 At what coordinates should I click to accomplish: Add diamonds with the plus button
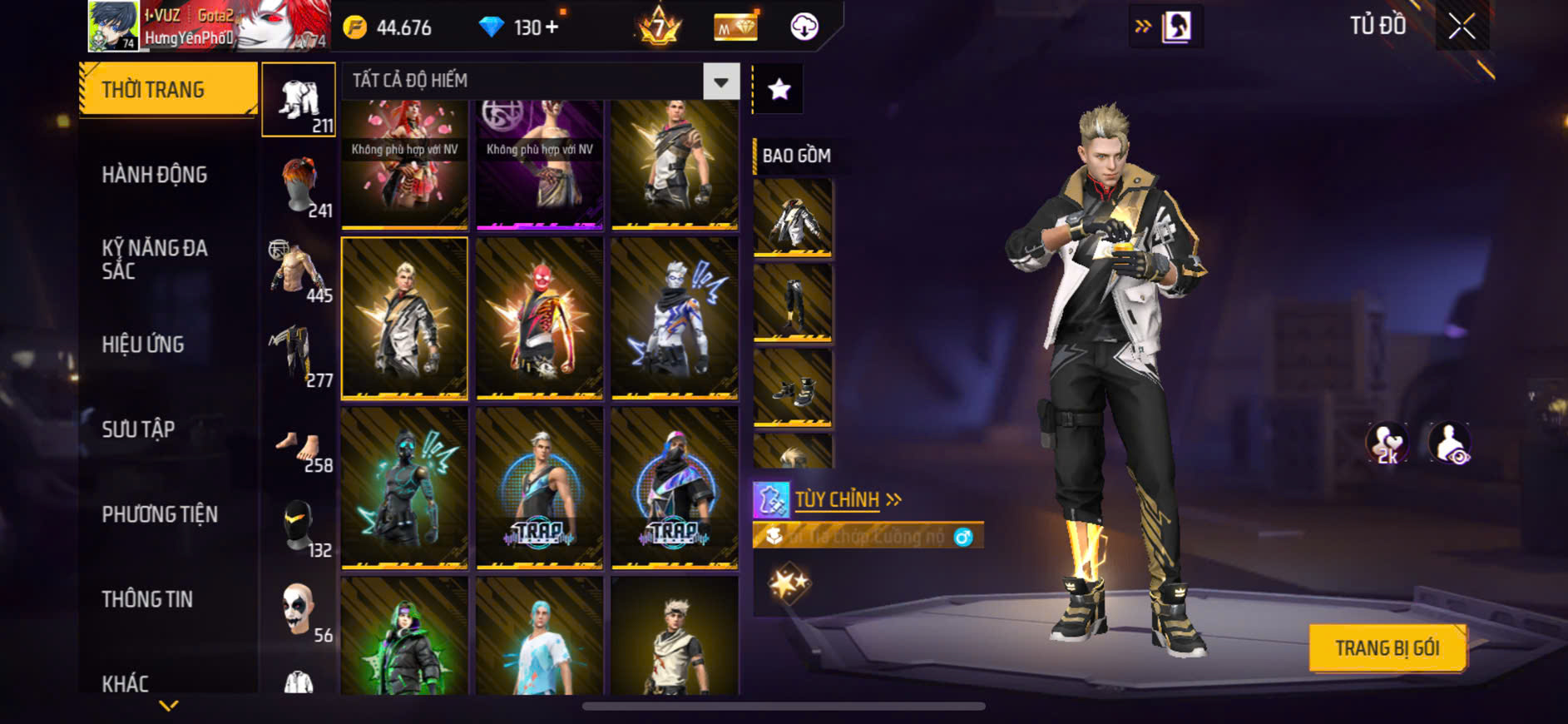552,27
